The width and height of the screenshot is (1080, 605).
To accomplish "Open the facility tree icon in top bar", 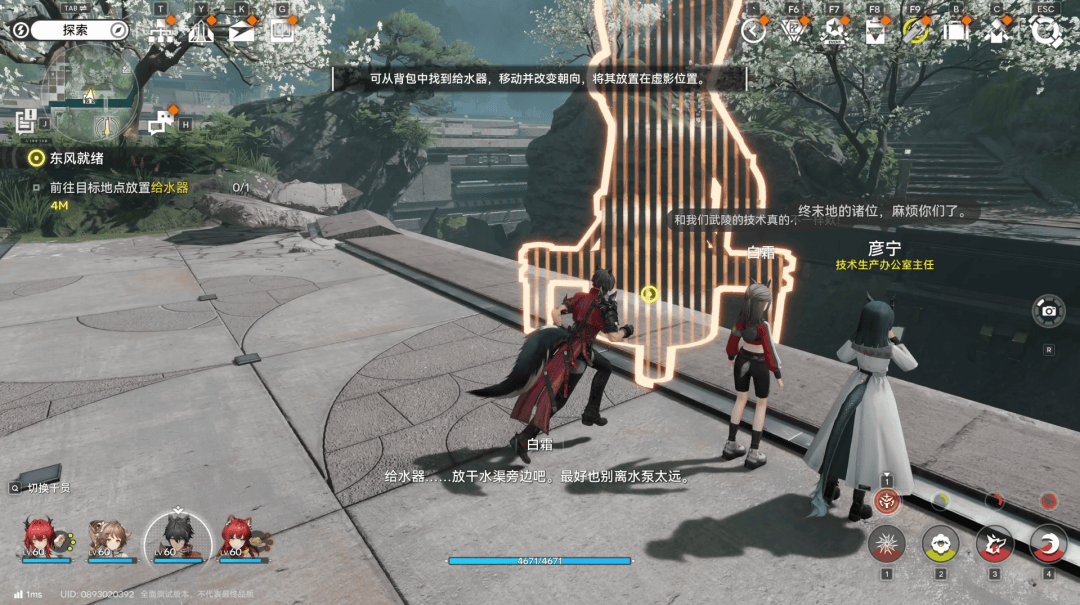I will [x=161, y=31].
